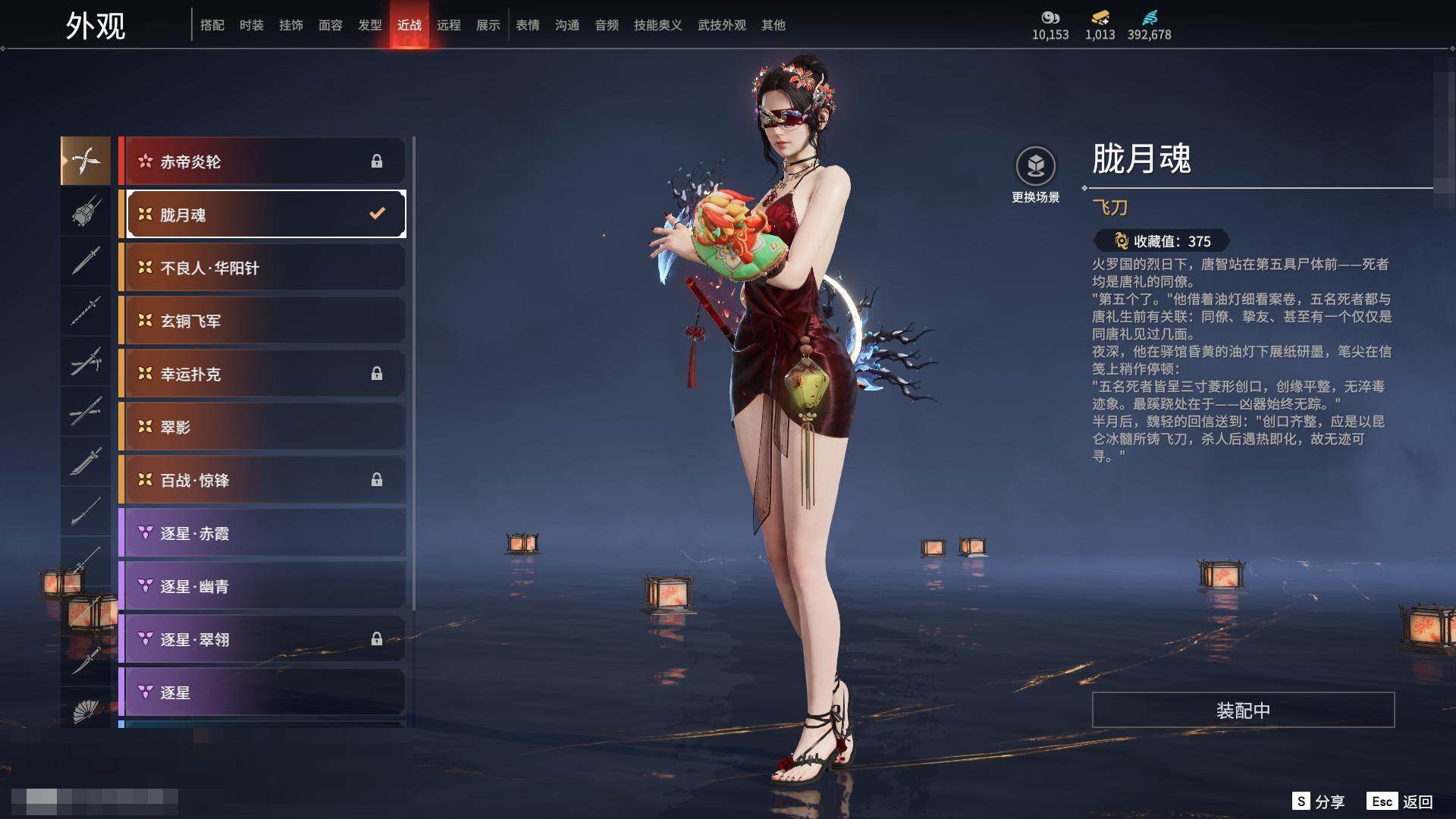The height and width of the screenshot is (819, 1456).
Task: Click the 装配中 equip button
Action: pyautogui.click(x=1242, y=710)
